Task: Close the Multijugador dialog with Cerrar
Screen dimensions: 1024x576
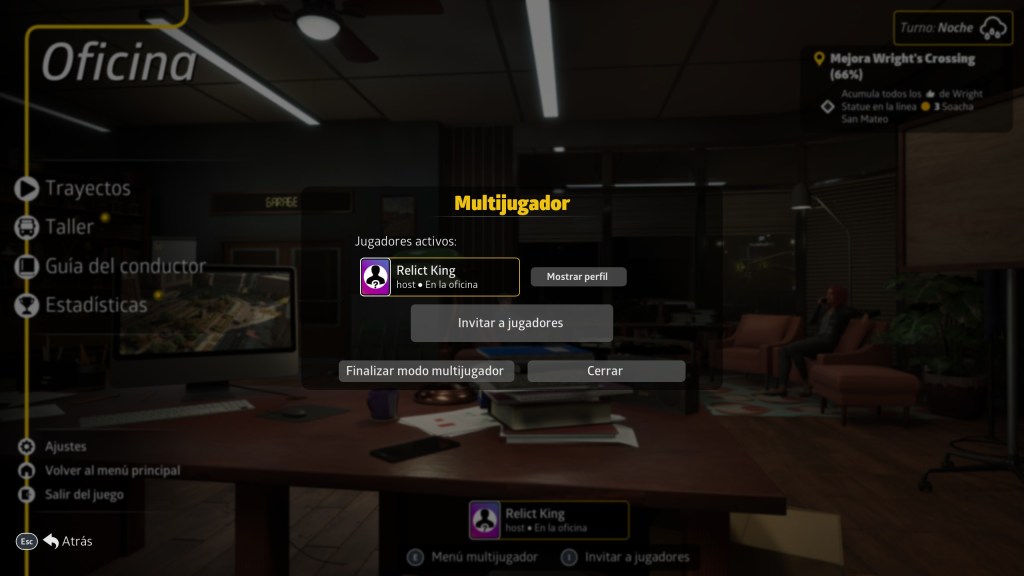Action: tap(606, 371)
